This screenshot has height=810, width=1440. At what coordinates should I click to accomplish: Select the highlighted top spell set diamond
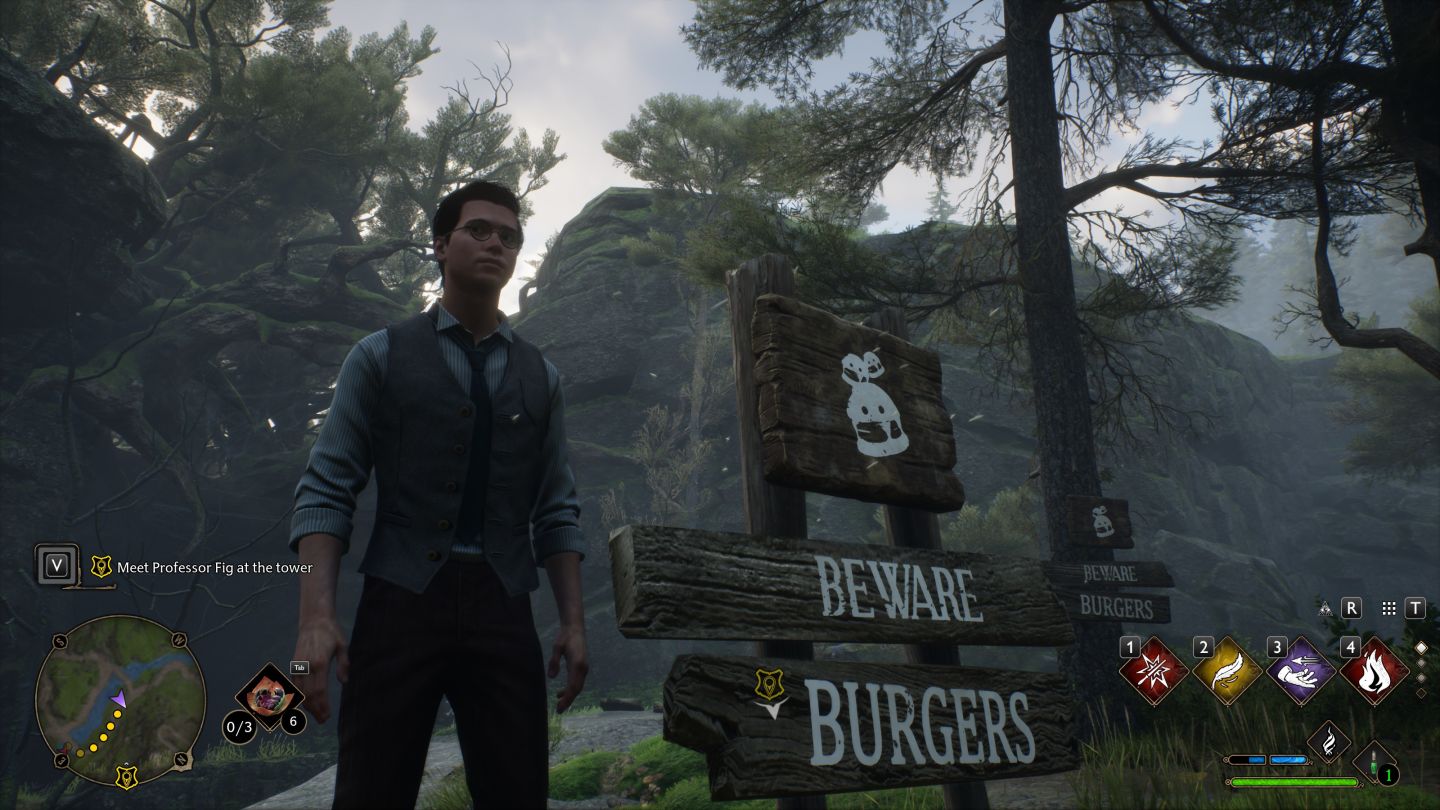1421,648
